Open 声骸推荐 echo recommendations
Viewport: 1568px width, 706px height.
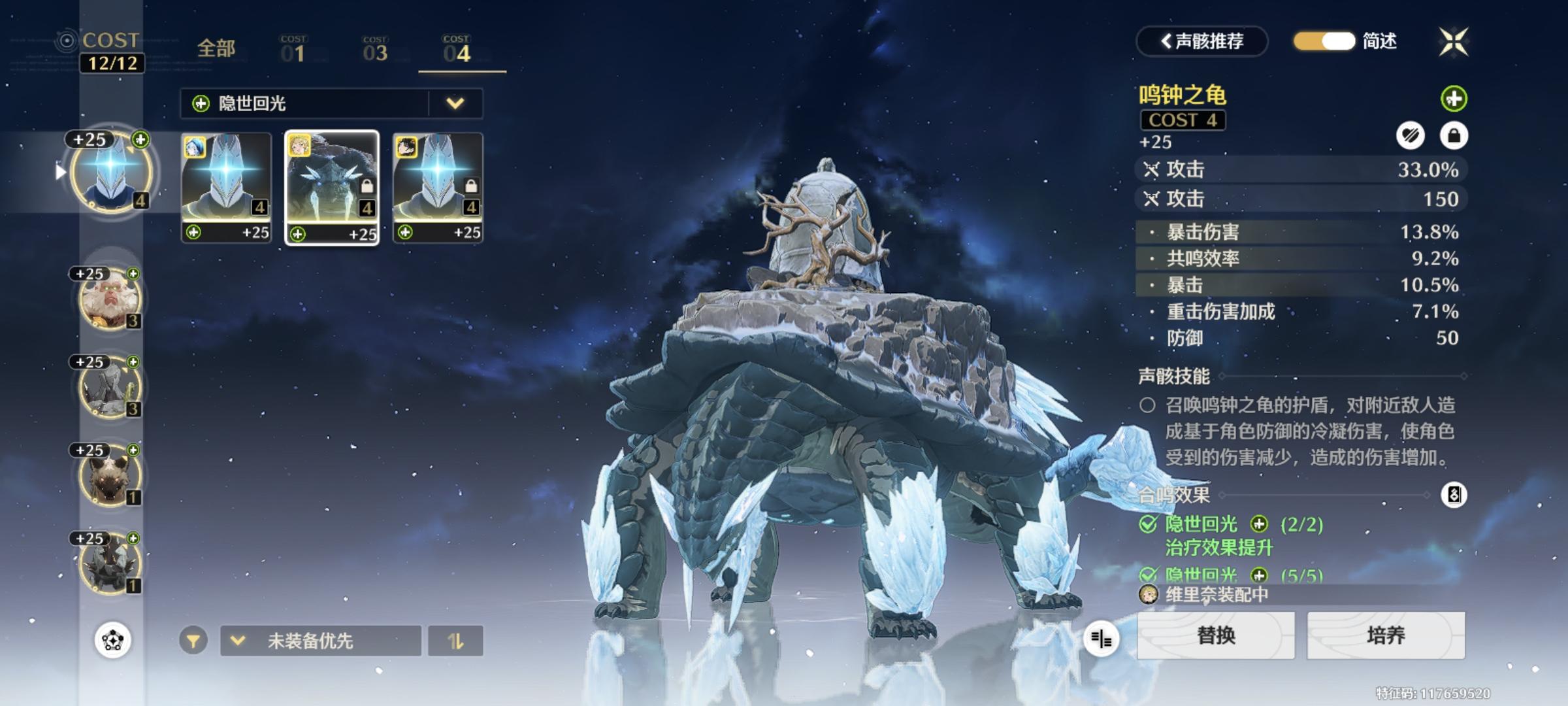(x=1202, y=42)
